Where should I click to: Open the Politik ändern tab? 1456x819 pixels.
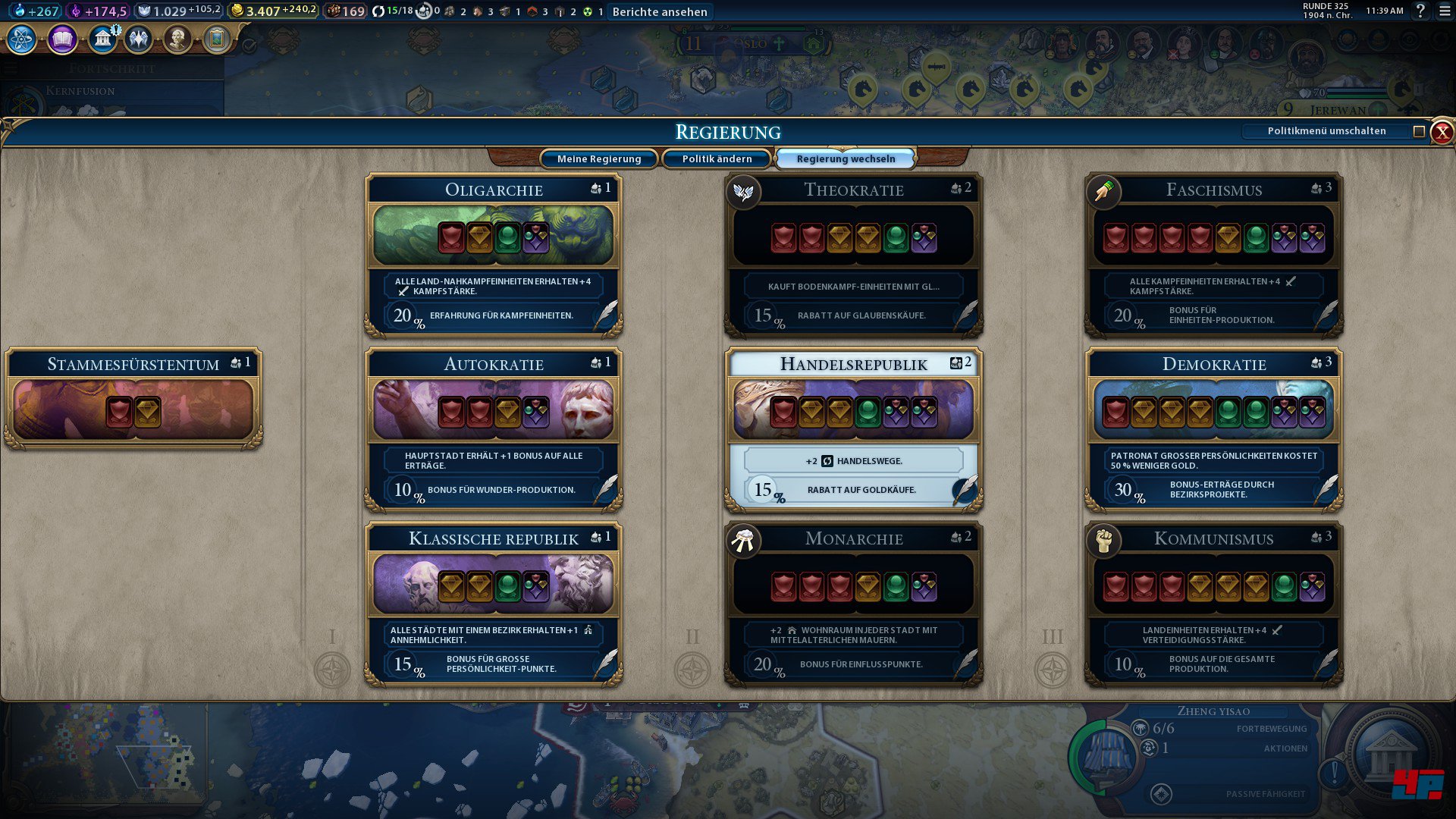click(717, 158)
